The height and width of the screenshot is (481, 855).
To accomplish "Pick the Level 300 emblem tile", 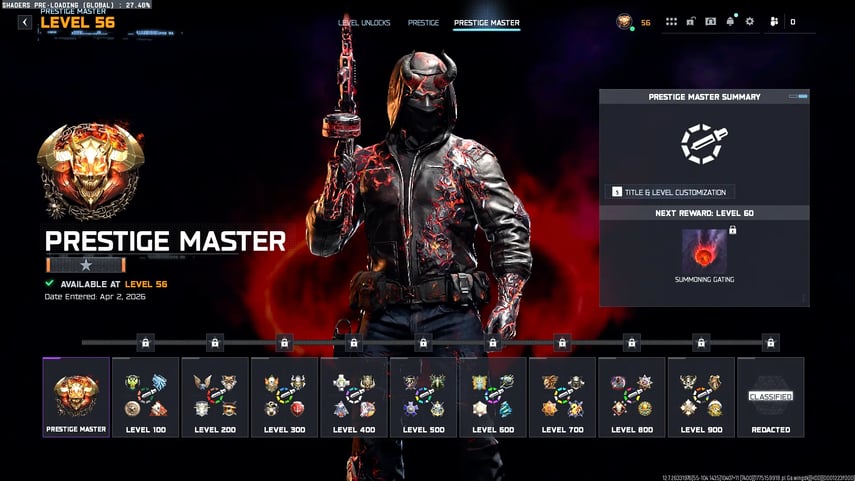I will [x=284, y=397].
